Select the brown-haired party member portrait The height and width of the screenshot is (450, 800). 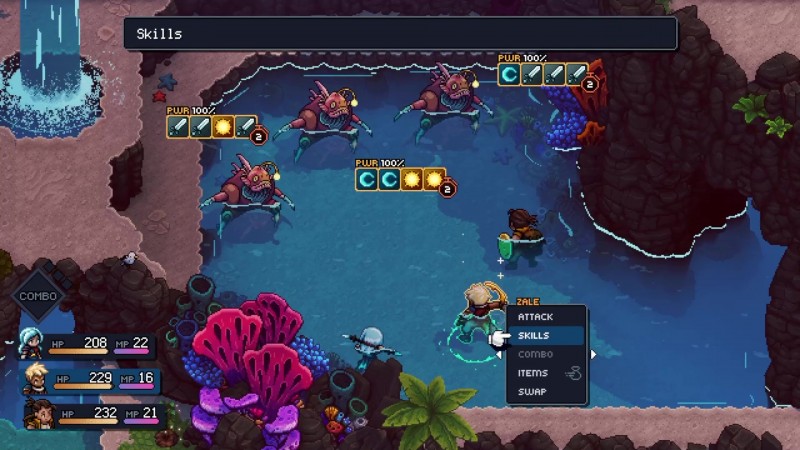pos(40,413)
